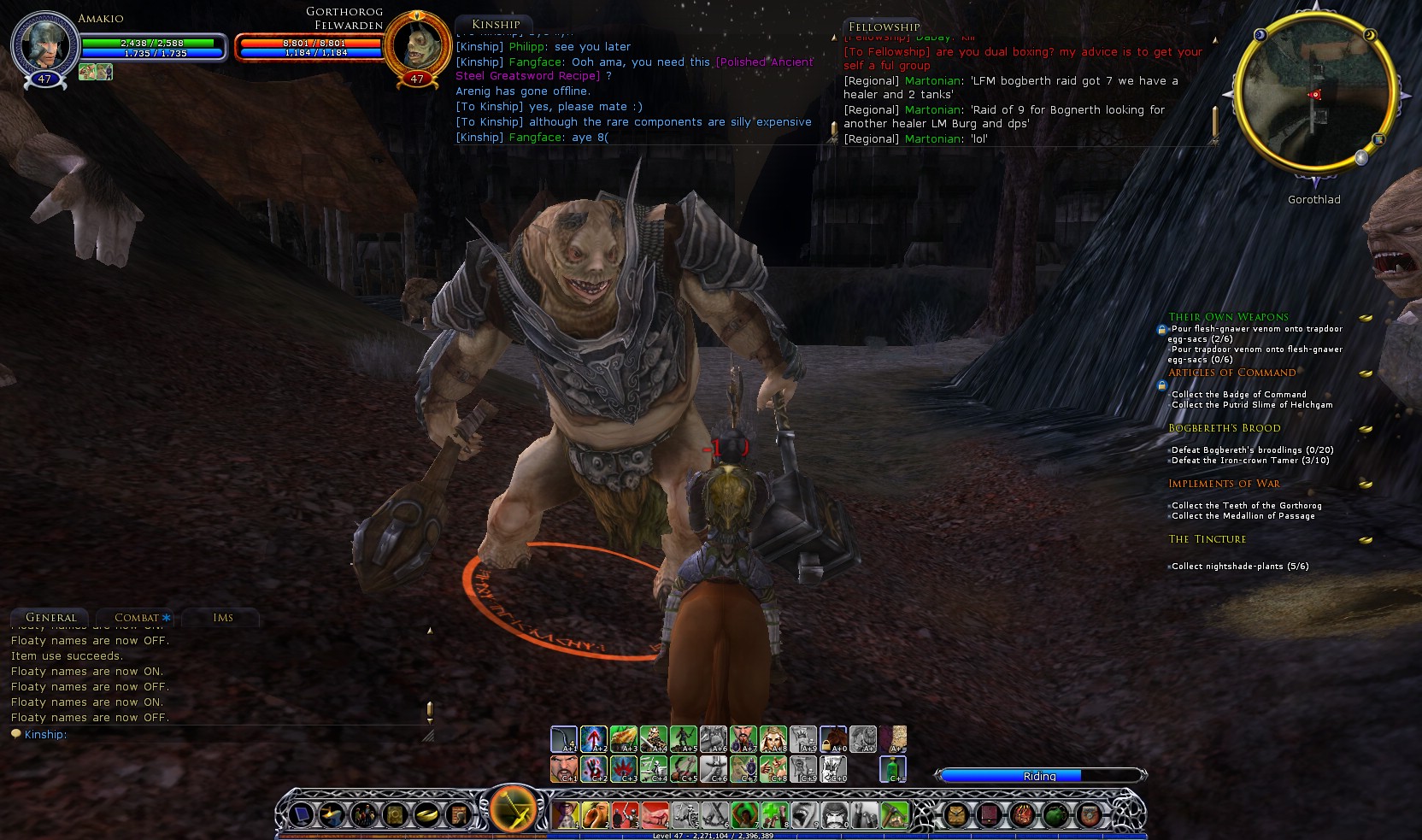Image resolution: width=1422 pixels, height=840 pixels.
Task: Activate the green cross heal skill
Action: (774, 814)
